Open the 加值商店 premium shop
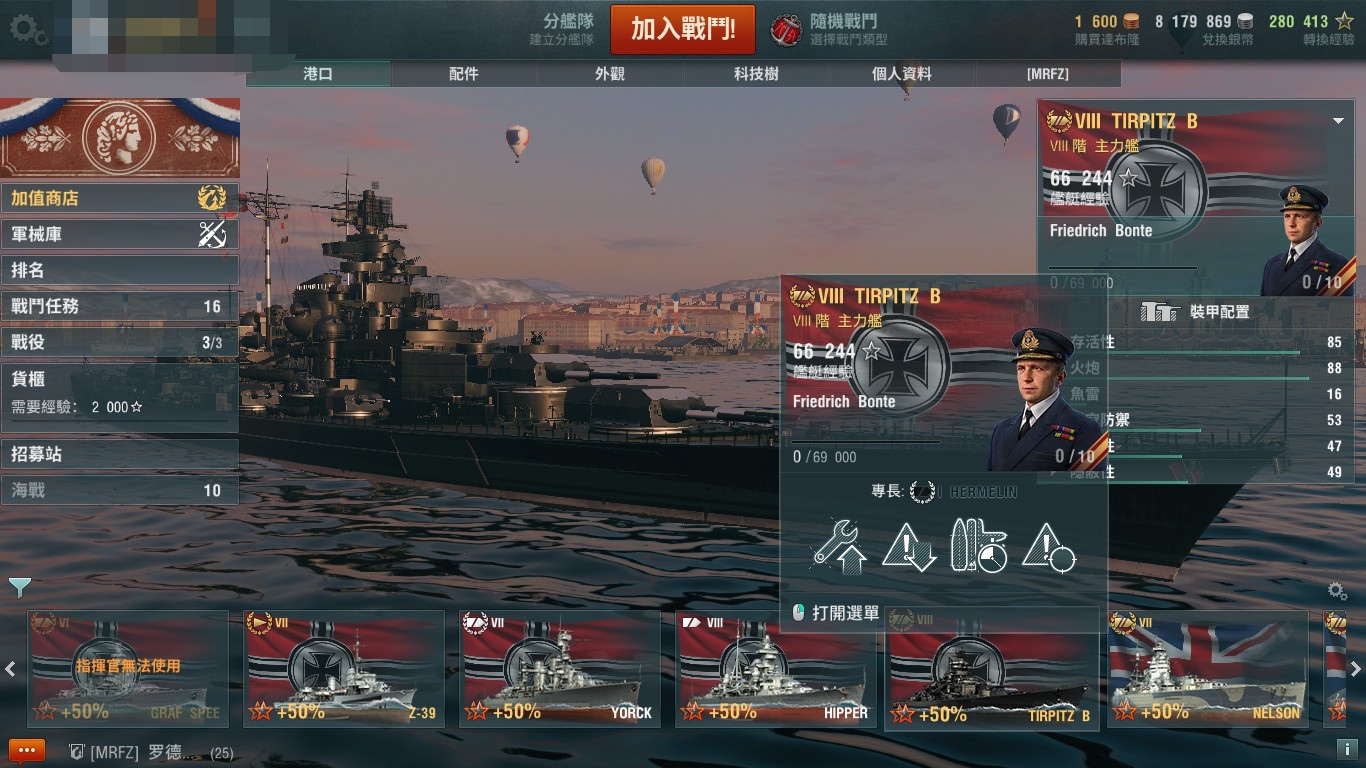Screen dimensions: 1366x768 coord(118,198)
